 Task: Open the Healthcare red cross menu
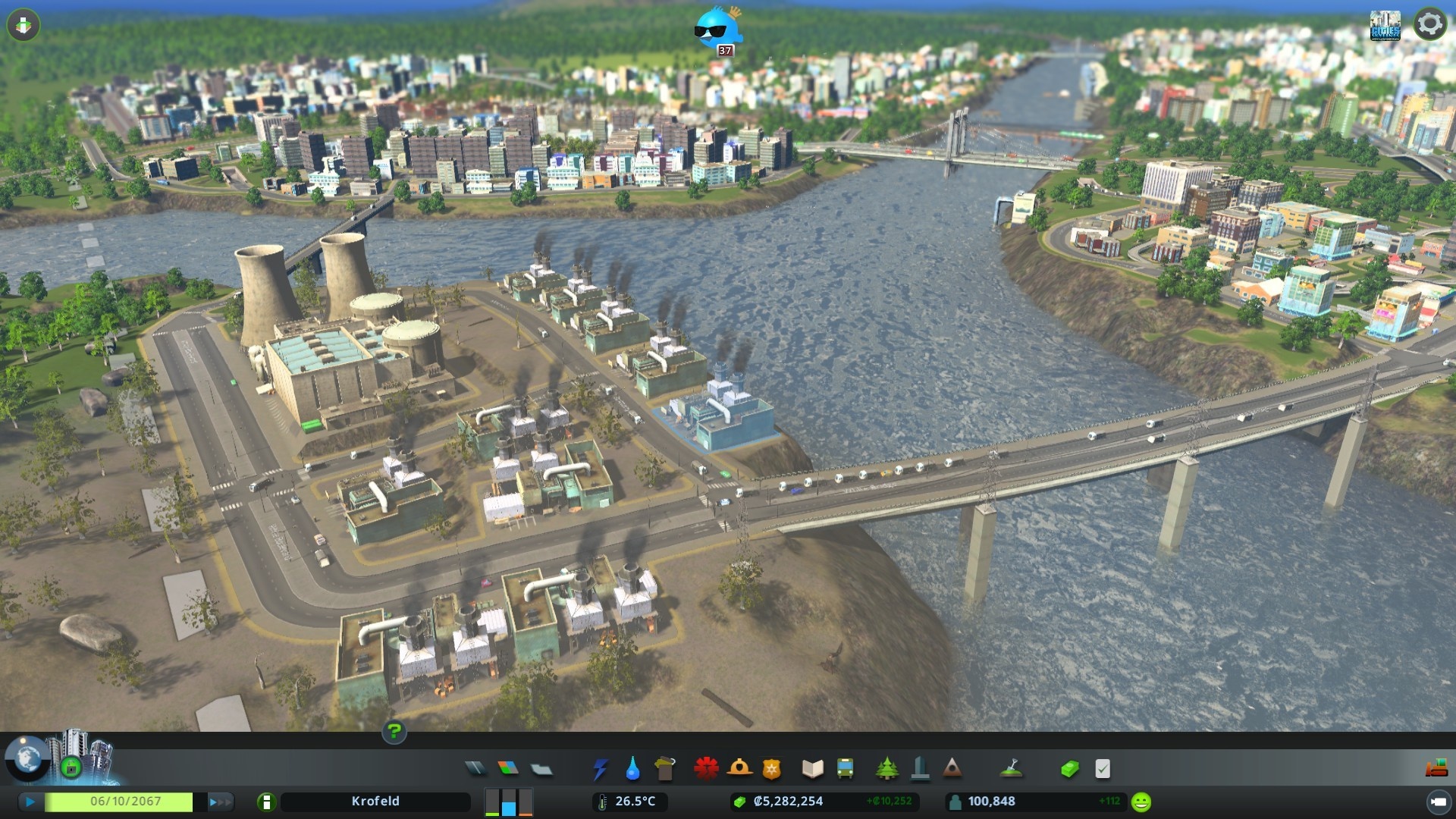tap(706, 769)
